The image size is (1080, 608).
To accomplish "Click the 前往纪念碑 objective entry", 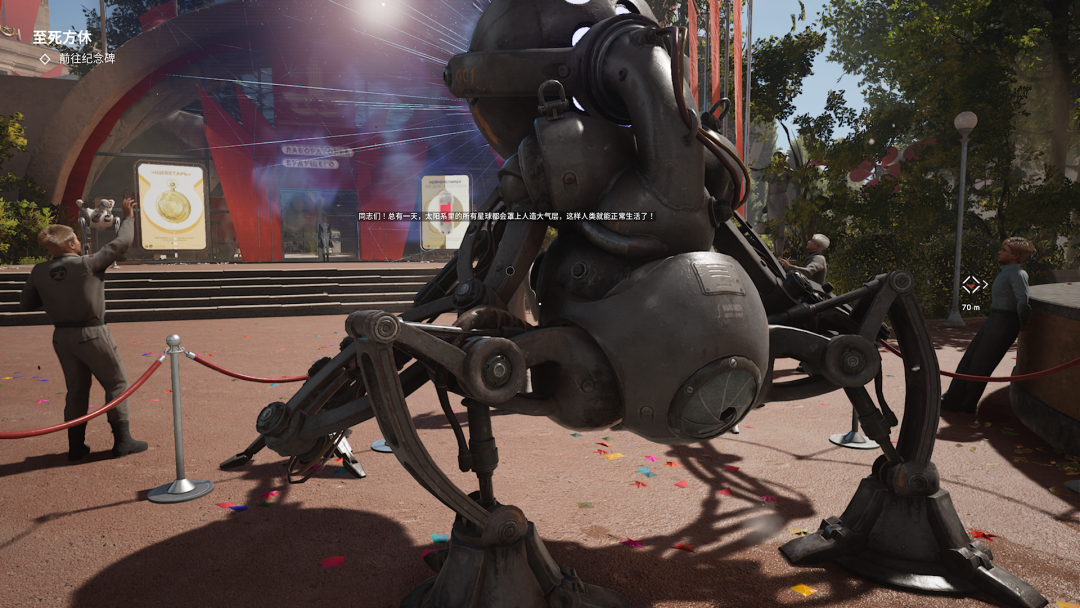I will pos(86,59).
